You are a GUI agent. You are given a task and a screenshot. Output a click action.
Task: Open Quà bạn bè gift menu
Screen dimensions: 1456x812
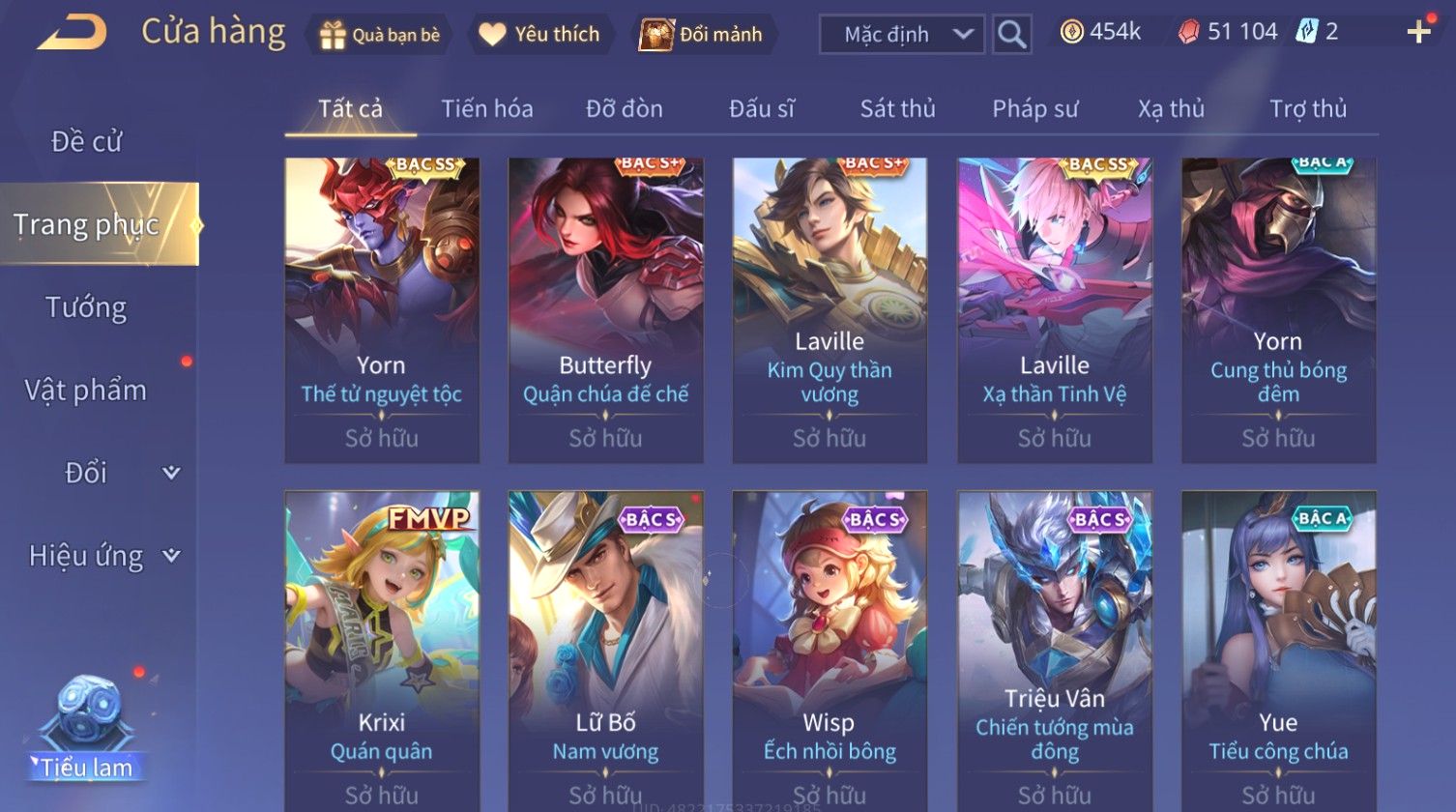pos(380,35)
